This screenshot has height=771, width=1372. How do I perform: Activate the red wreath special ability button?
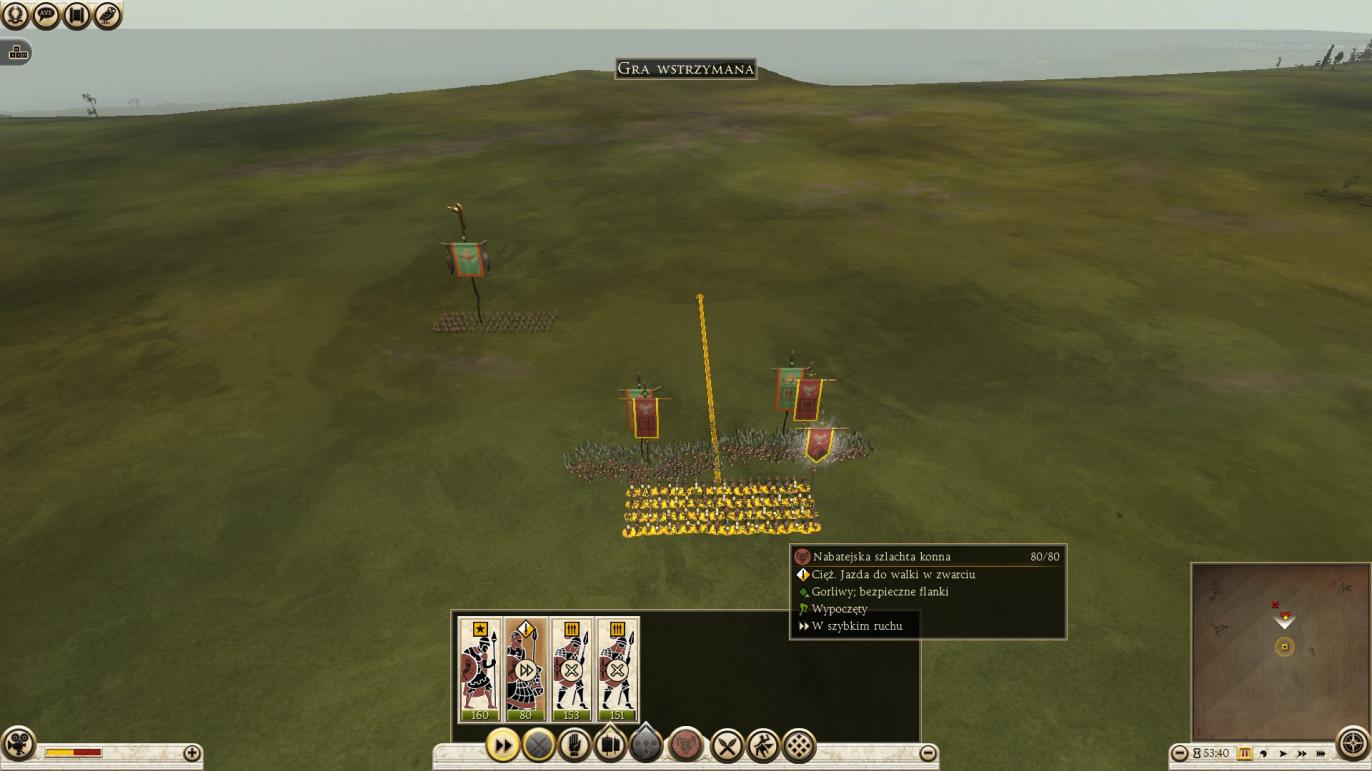[x=685, y=745]
